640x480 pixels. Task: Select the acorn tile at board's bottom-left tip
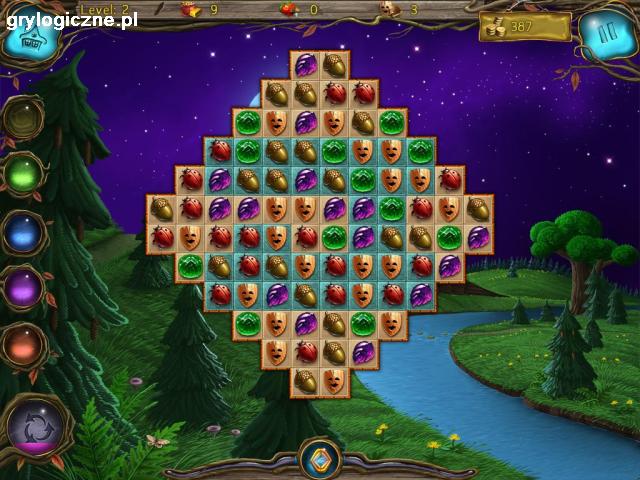tap(306, 381)
